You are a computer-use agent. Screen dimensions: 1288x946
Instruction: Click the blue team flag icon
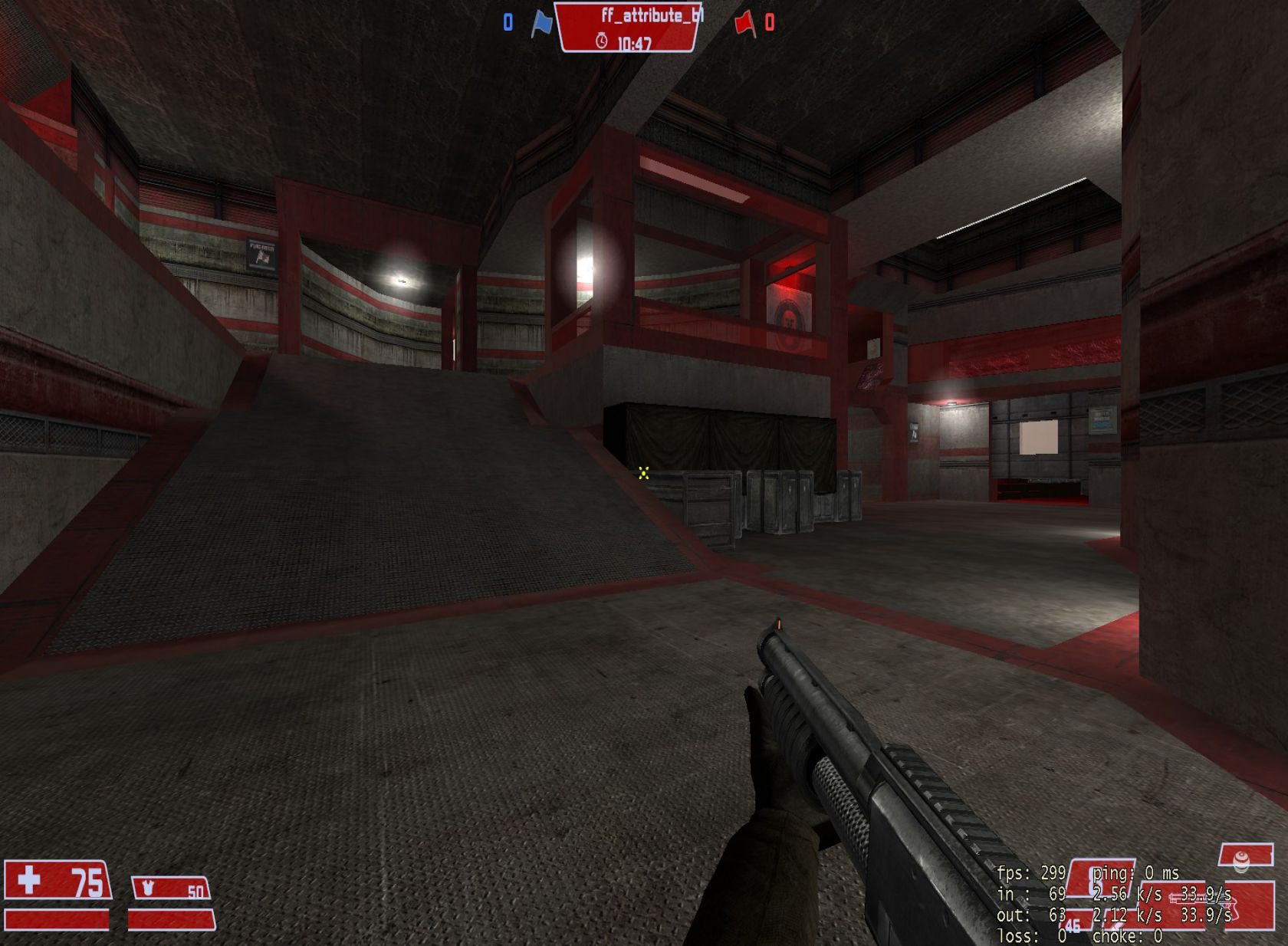[541, 23]
